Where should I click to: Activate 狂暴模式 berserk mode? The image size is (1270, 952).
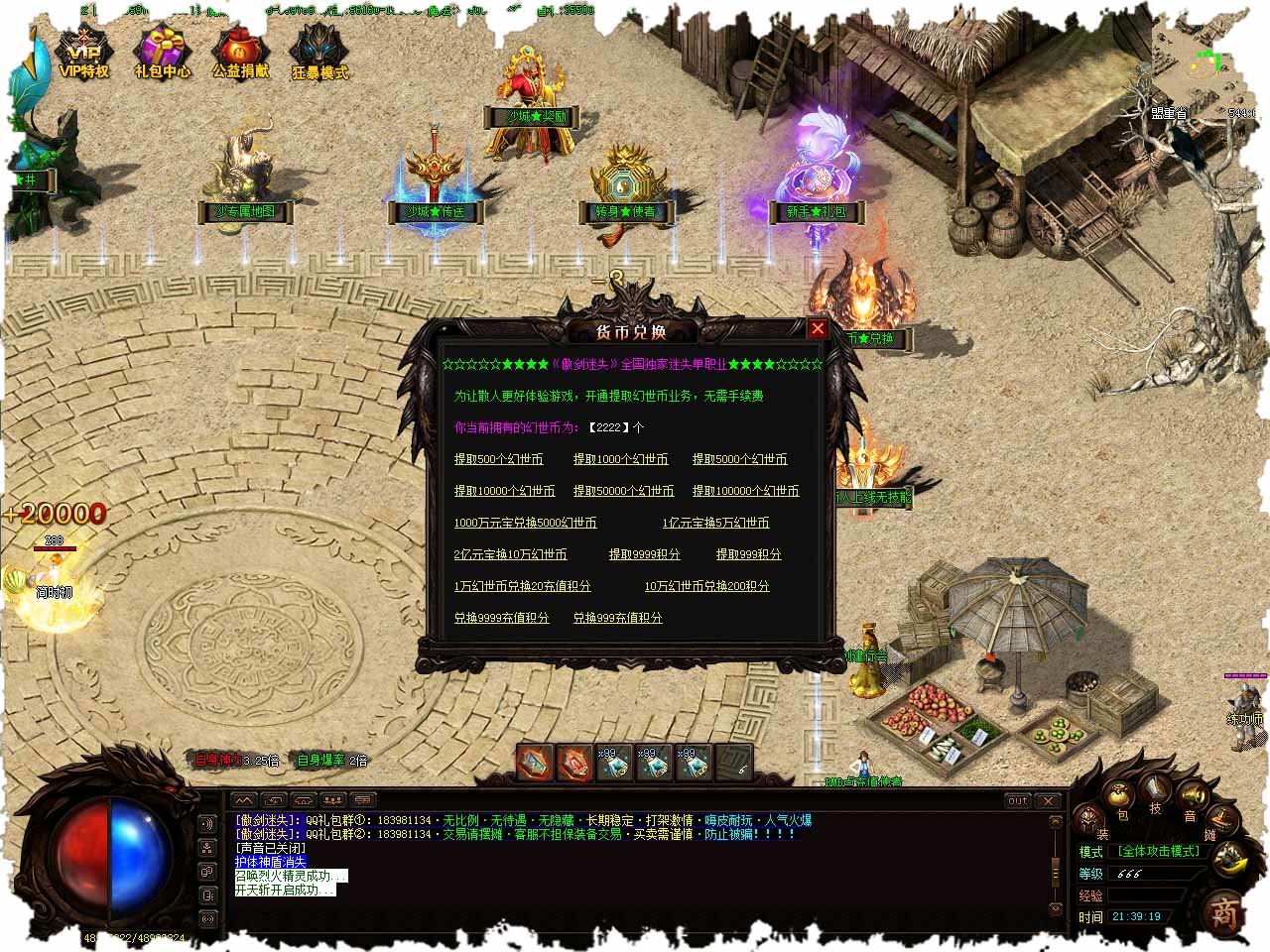click(x=319, y=55)
